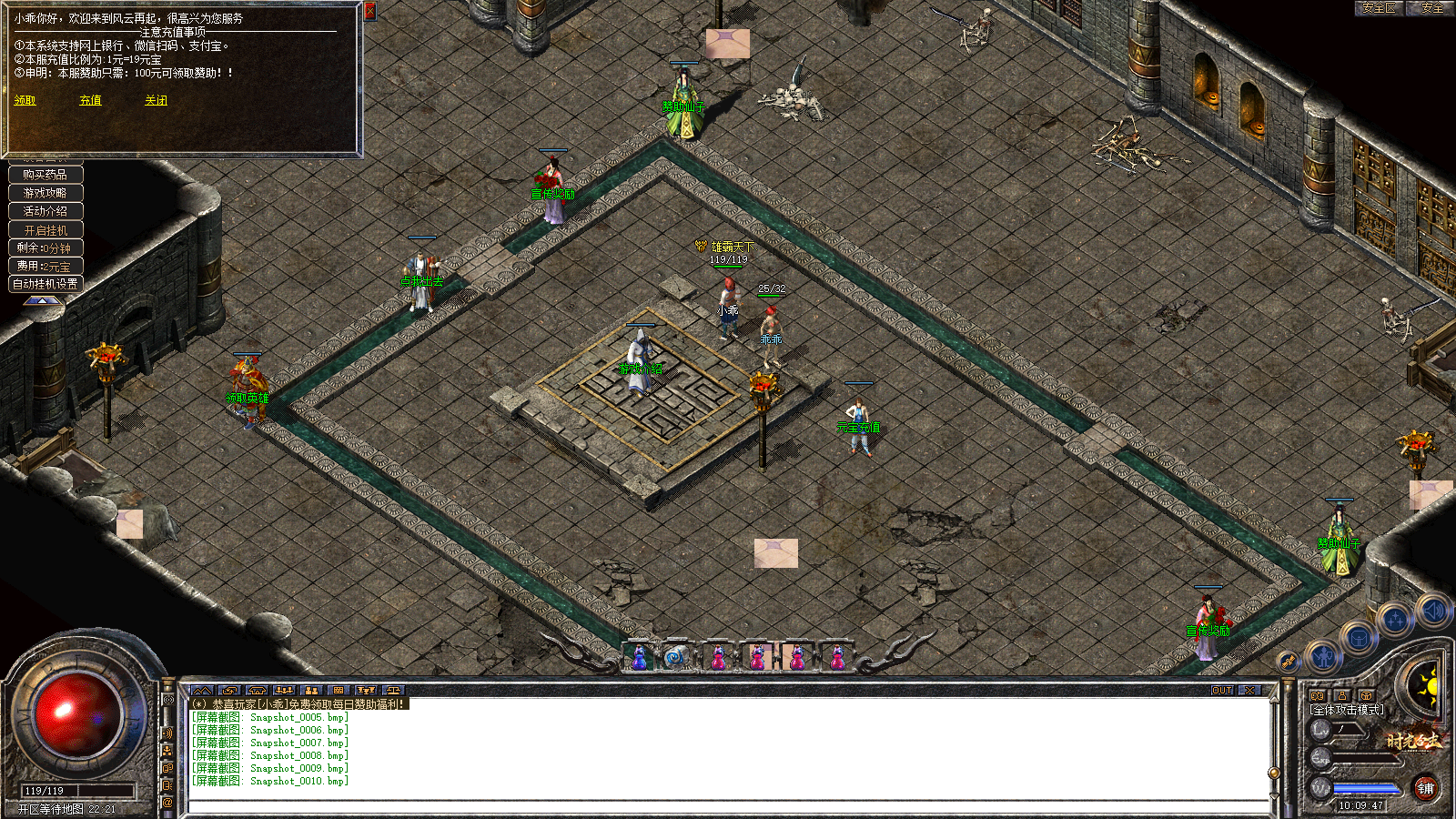Open the 铺 personal shop icon
The width and height of the screenshot is (1456, 819).
(x=1427, y=788)
